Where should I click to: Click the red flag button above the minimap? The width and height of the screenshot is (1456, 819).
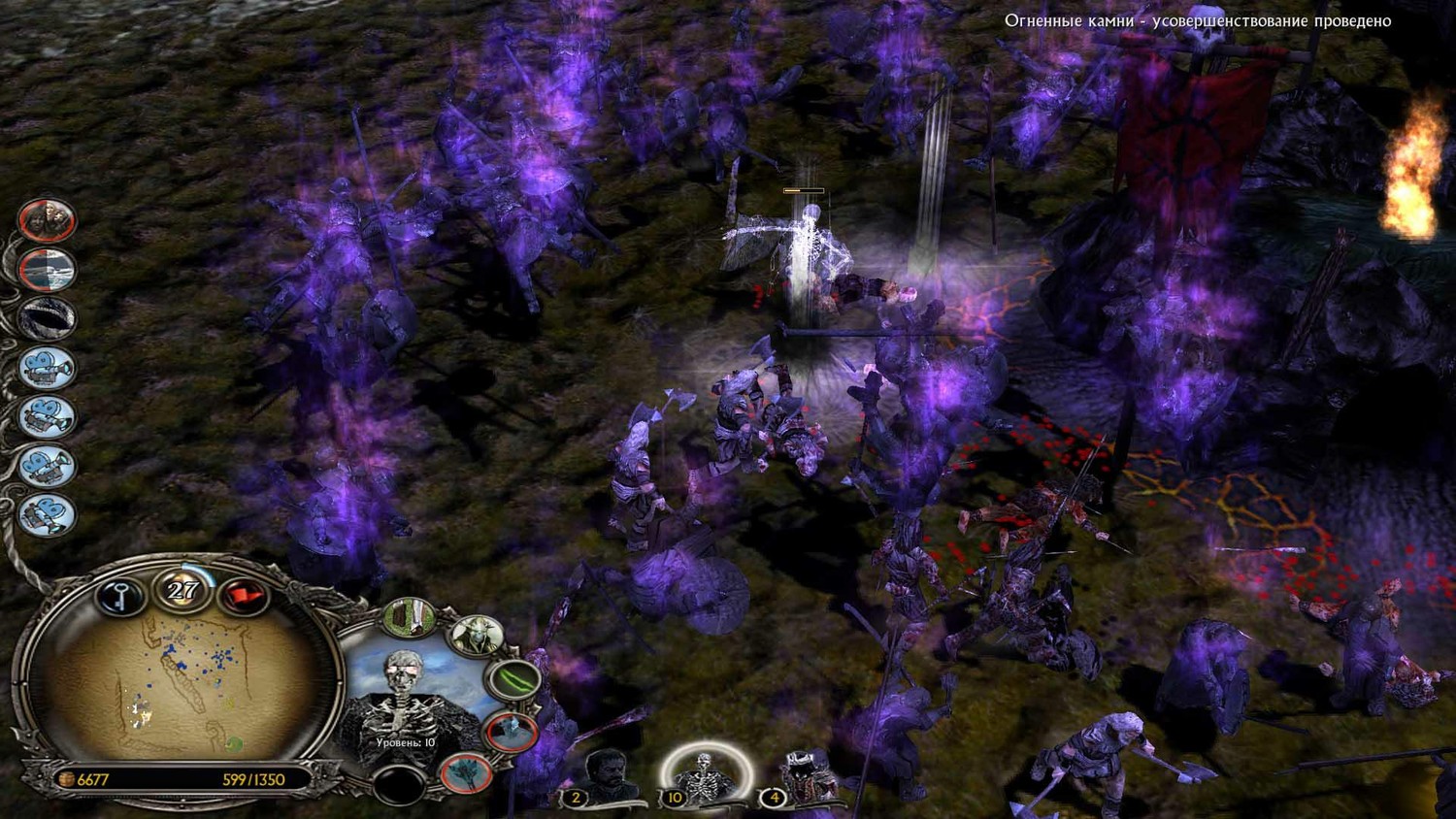click(242, 596)
